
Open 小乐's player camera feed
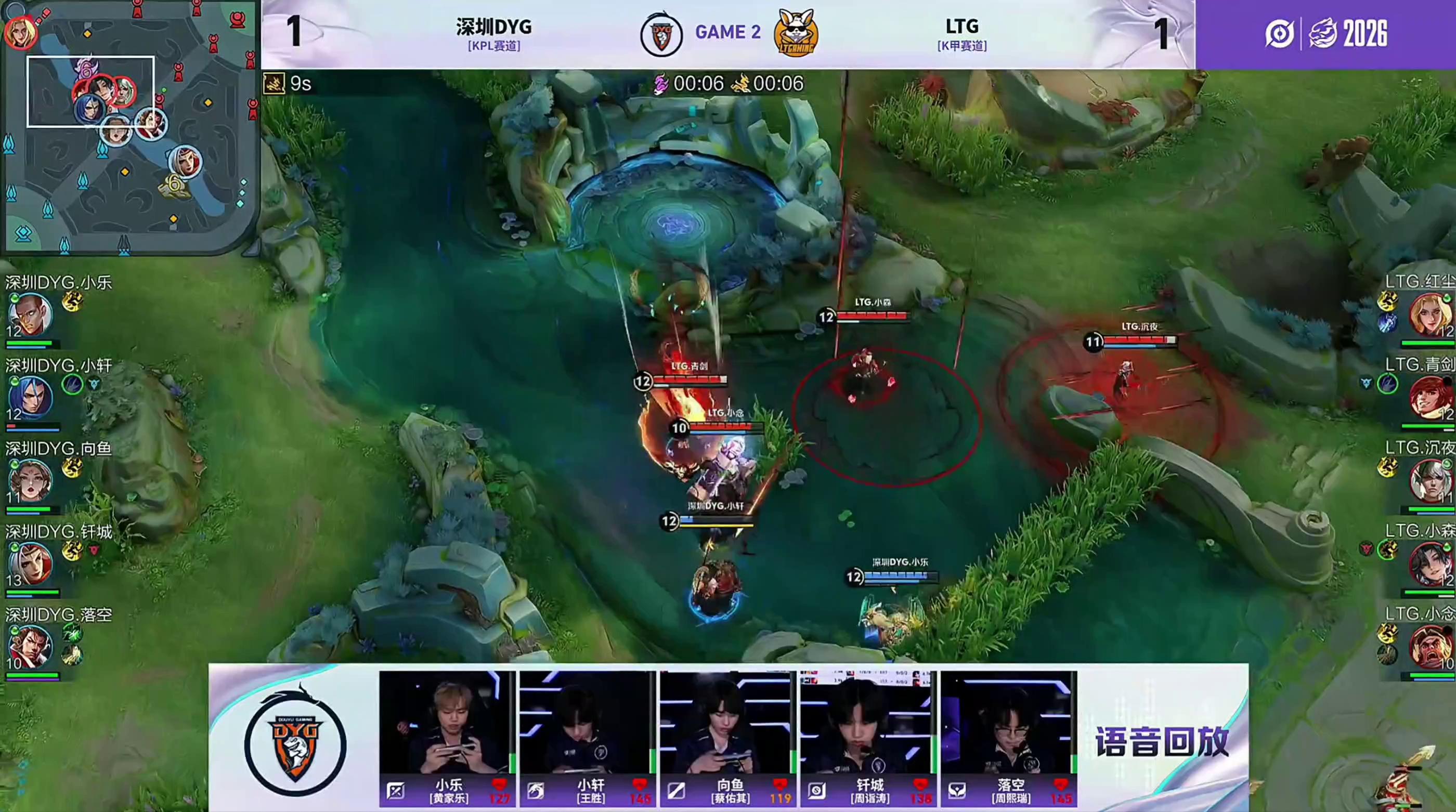coord(446,722)
